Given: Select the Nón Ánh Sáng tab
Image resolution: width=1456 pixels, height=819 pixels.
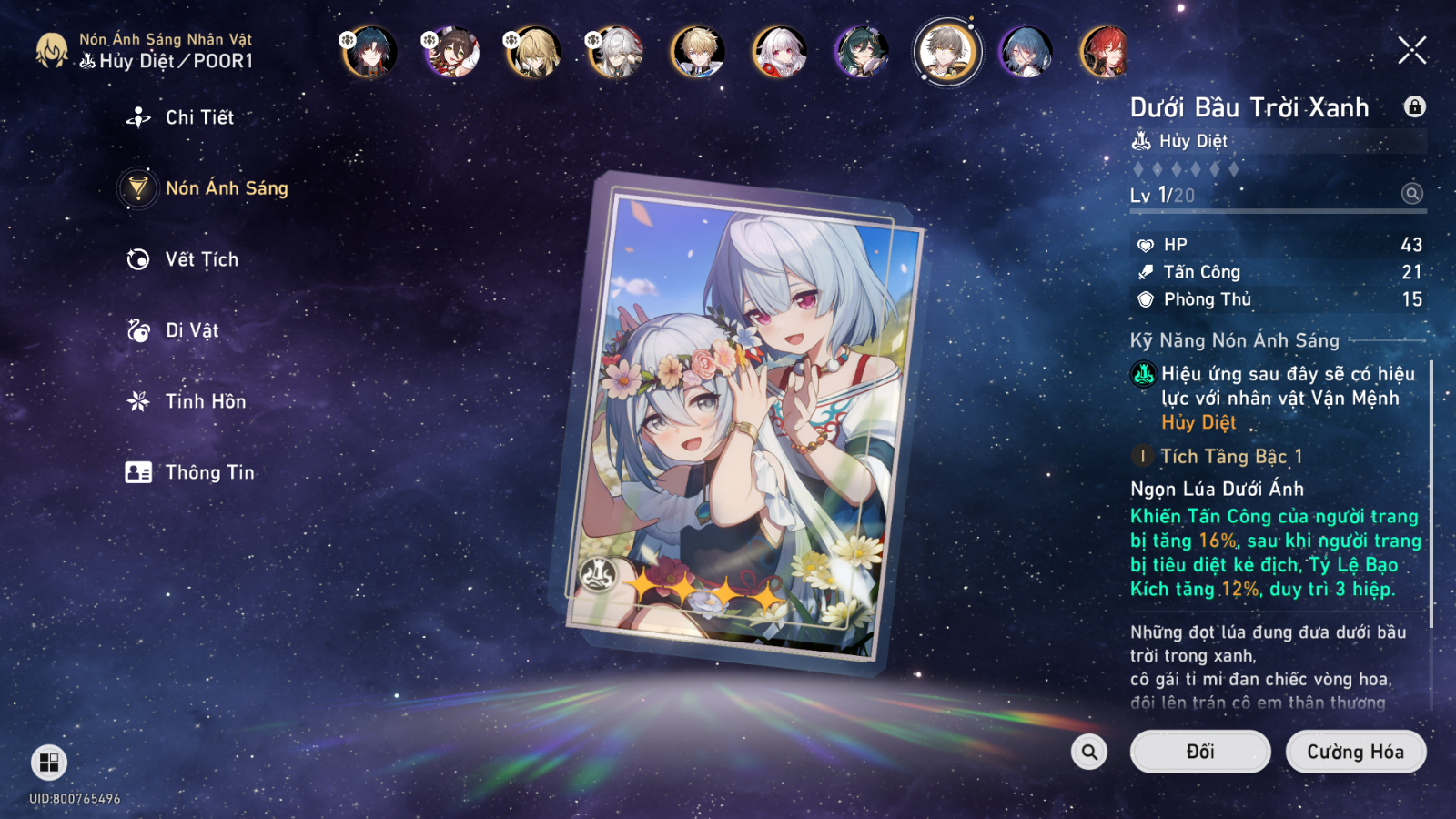Looking at the screenshot, I should (226, 188).
